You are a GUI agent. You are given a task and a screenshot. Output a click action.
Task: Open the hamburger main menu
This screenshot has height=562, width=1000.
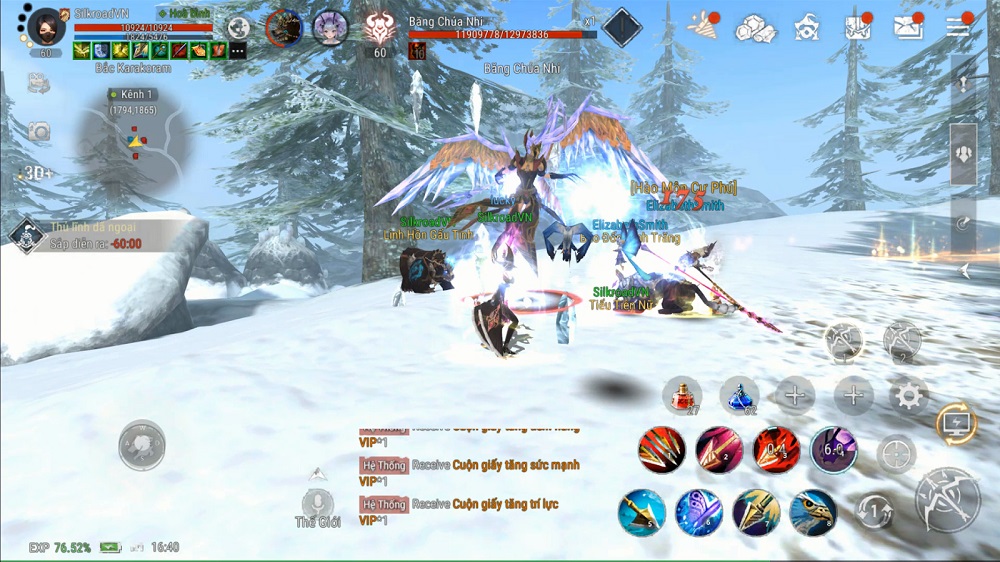pos(958,27)
